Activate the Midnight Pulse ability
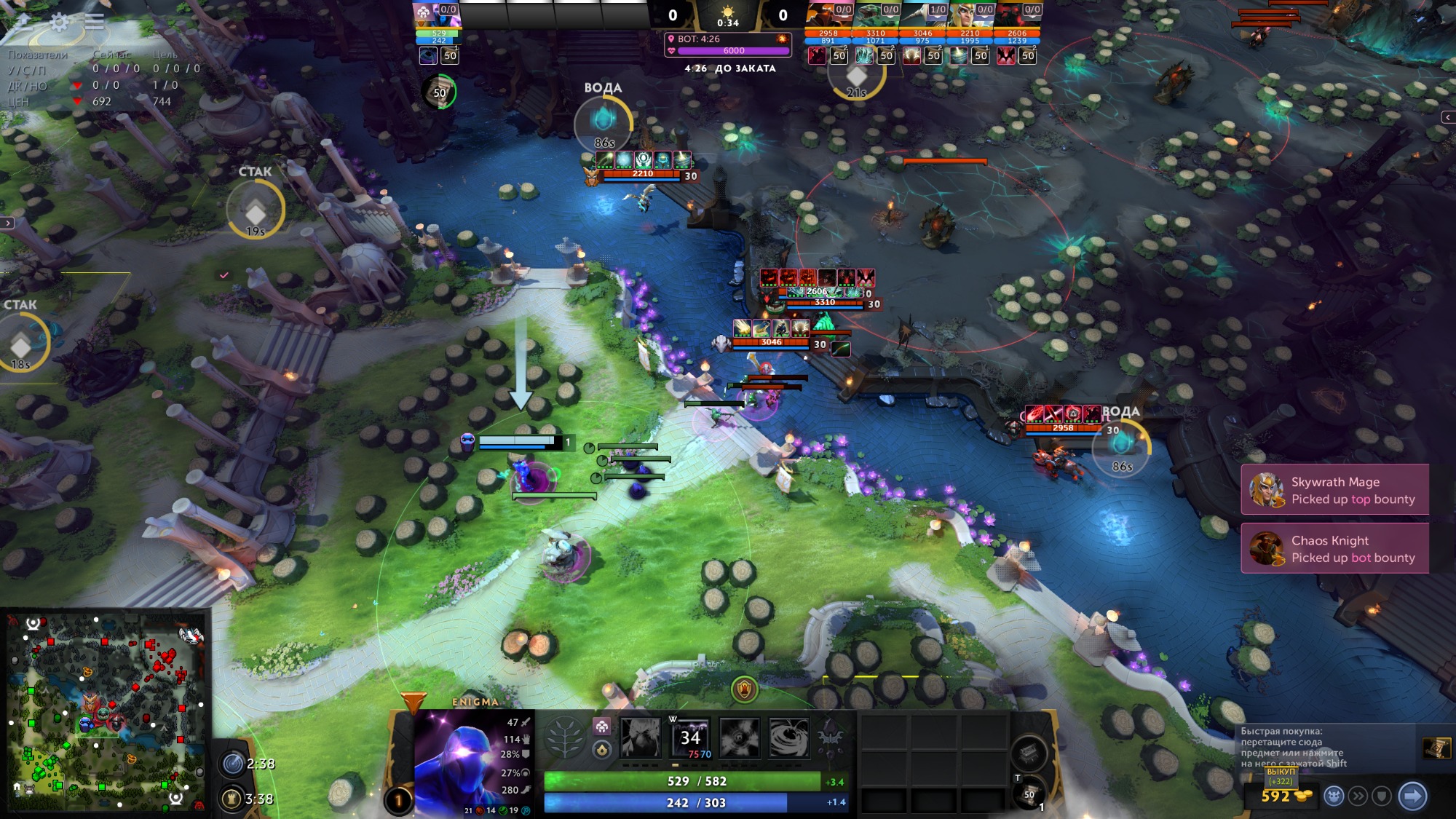 click(740, 737)
